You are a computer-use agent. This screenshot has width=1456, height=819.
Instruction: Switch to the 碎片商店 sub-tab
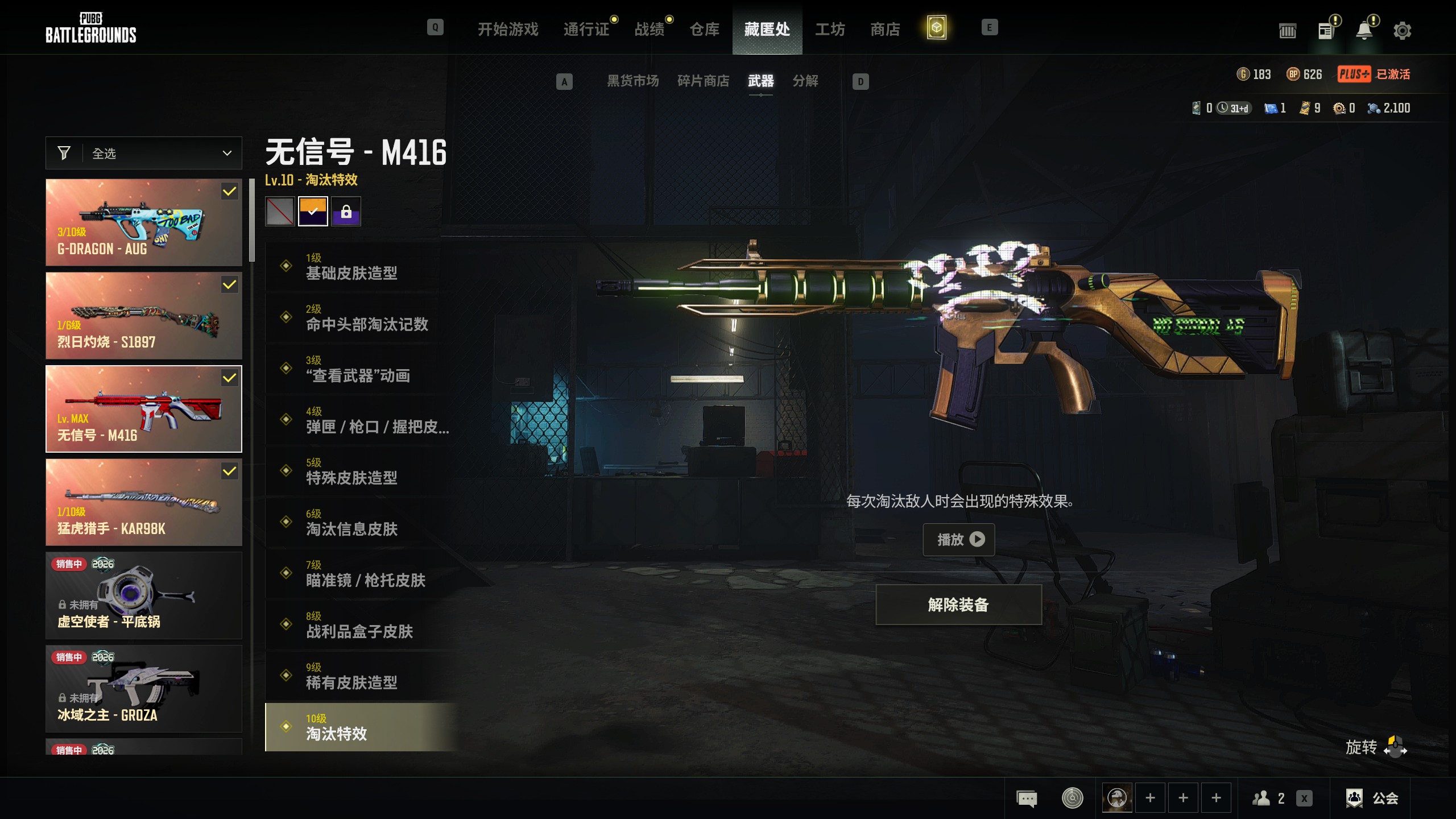[x=703, y=81]
